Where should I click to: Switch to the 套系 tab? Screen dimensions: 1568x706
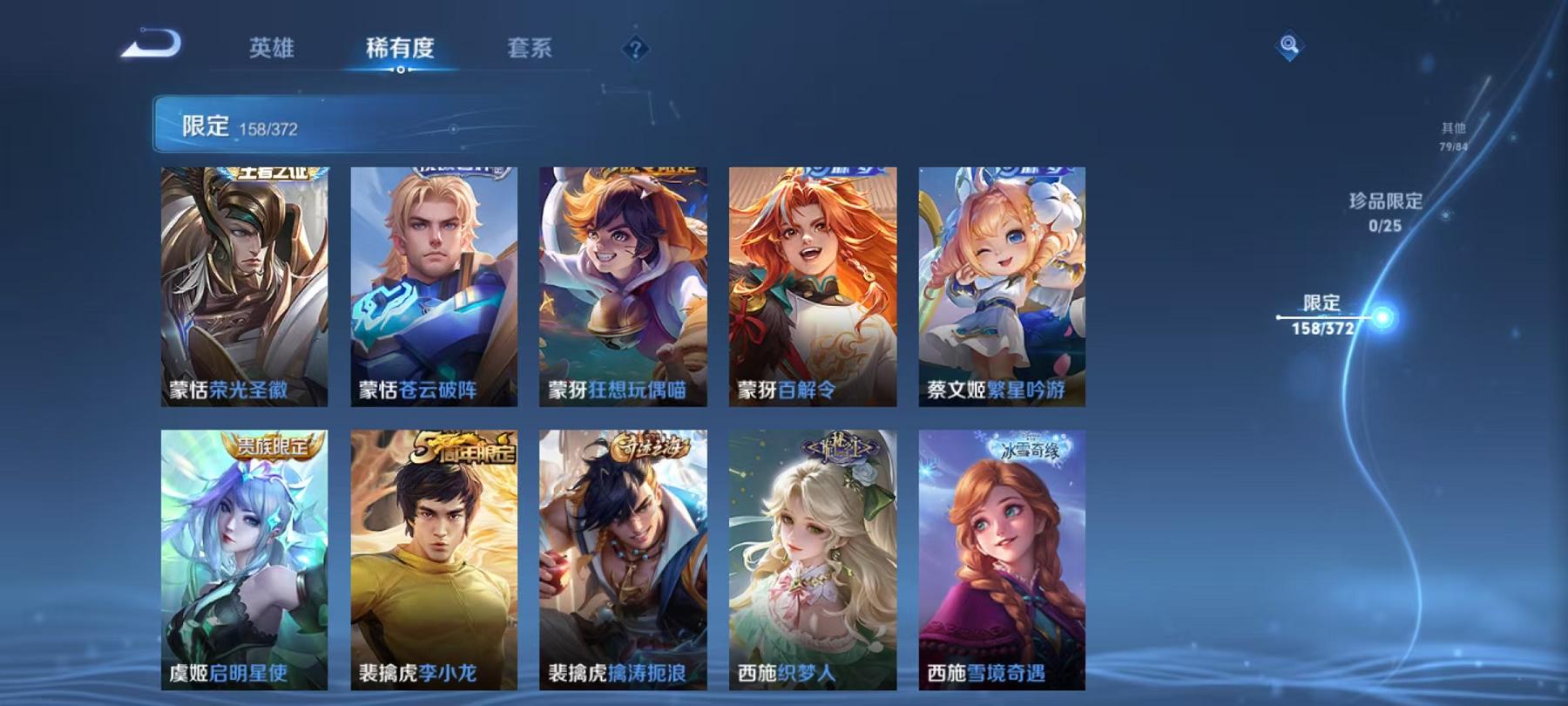(531, 50)
